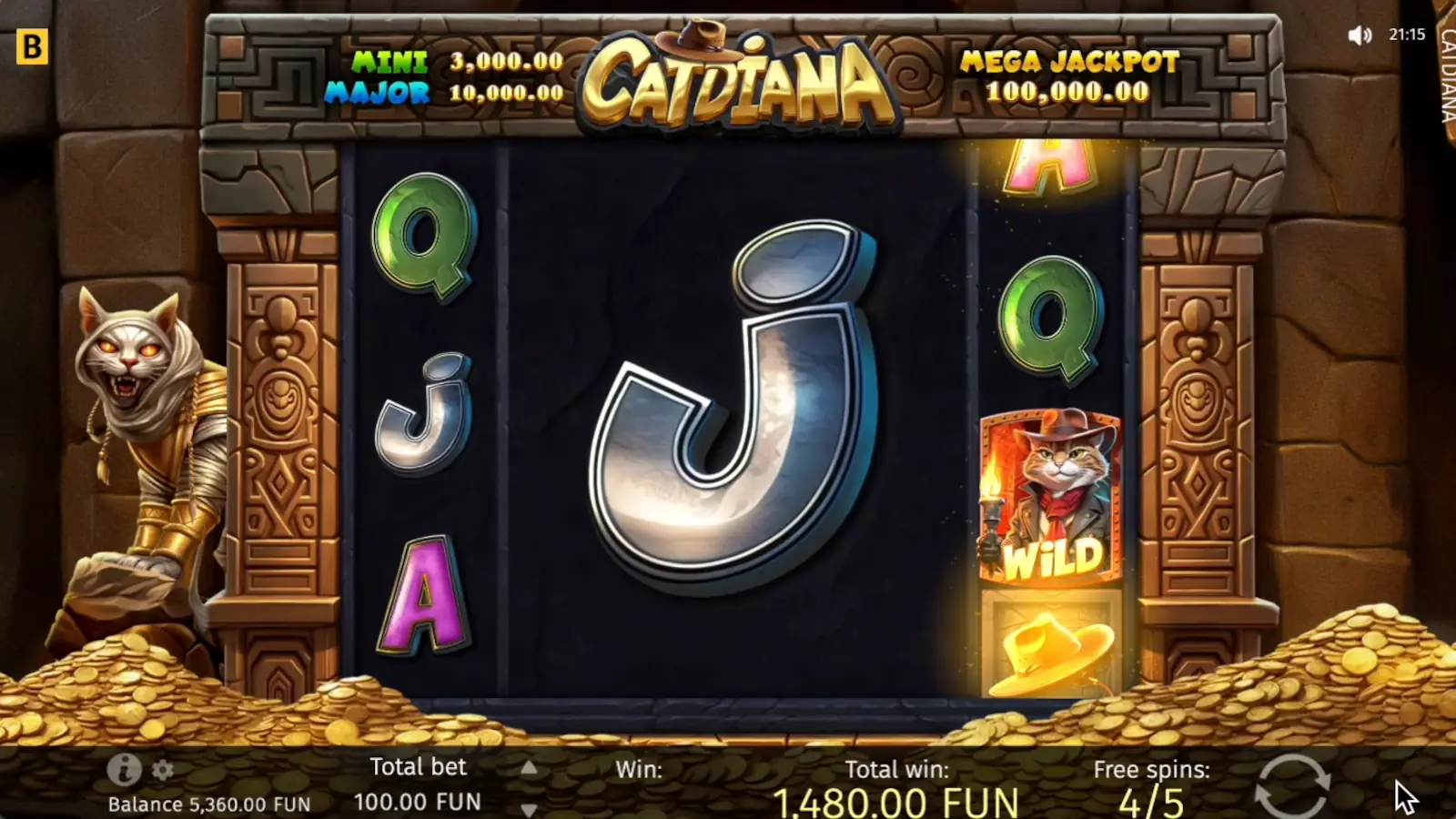1456x819 pixels.
Task: Mute the game sound with the speaker icon
Action: point(1360,35)
